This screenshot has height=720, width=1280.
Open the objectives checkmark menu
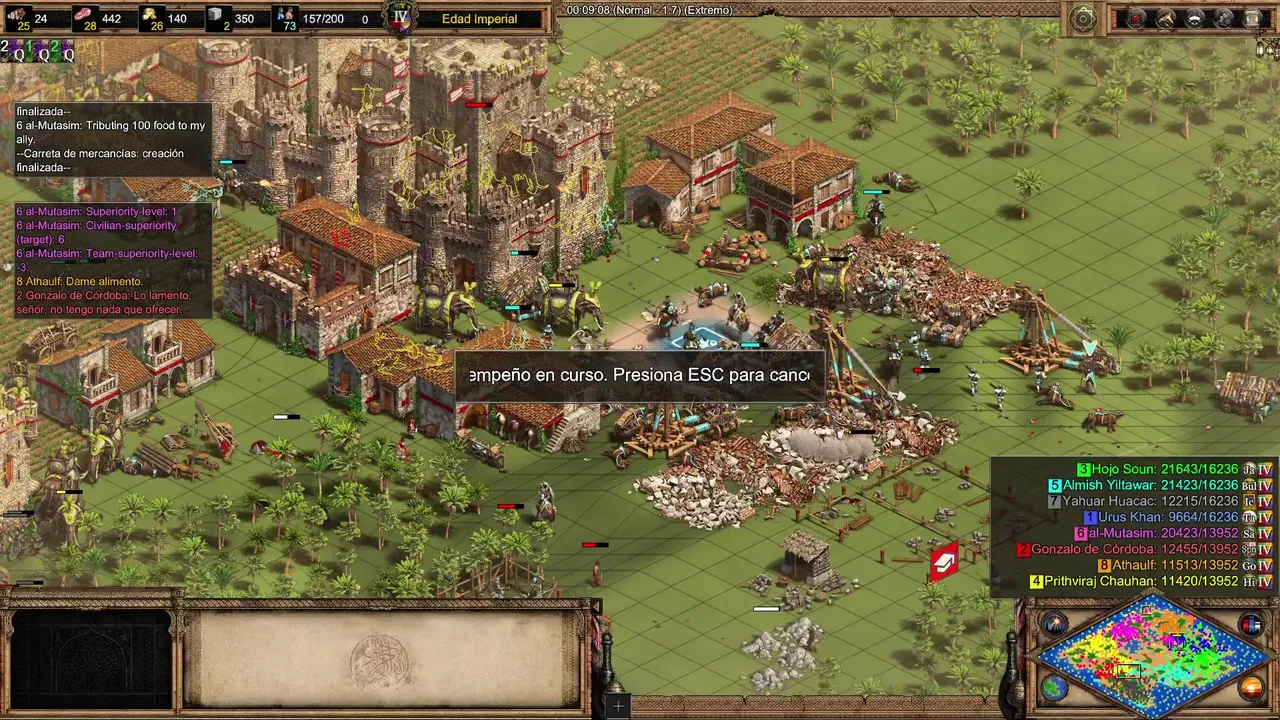(x=1136, y=18)
